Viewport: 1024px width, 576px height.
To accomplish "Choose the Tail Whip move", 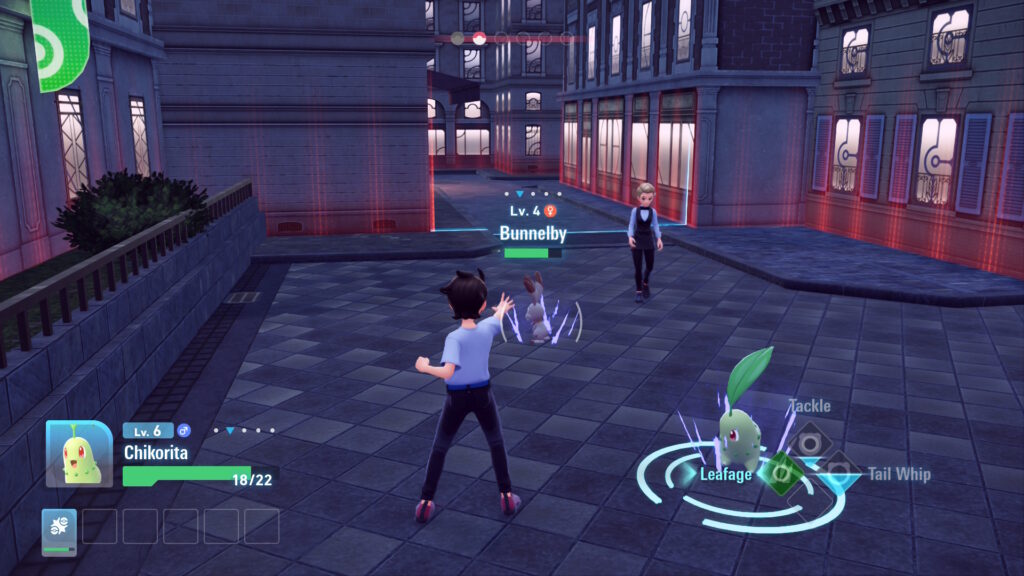I will (x=838, y=472).
